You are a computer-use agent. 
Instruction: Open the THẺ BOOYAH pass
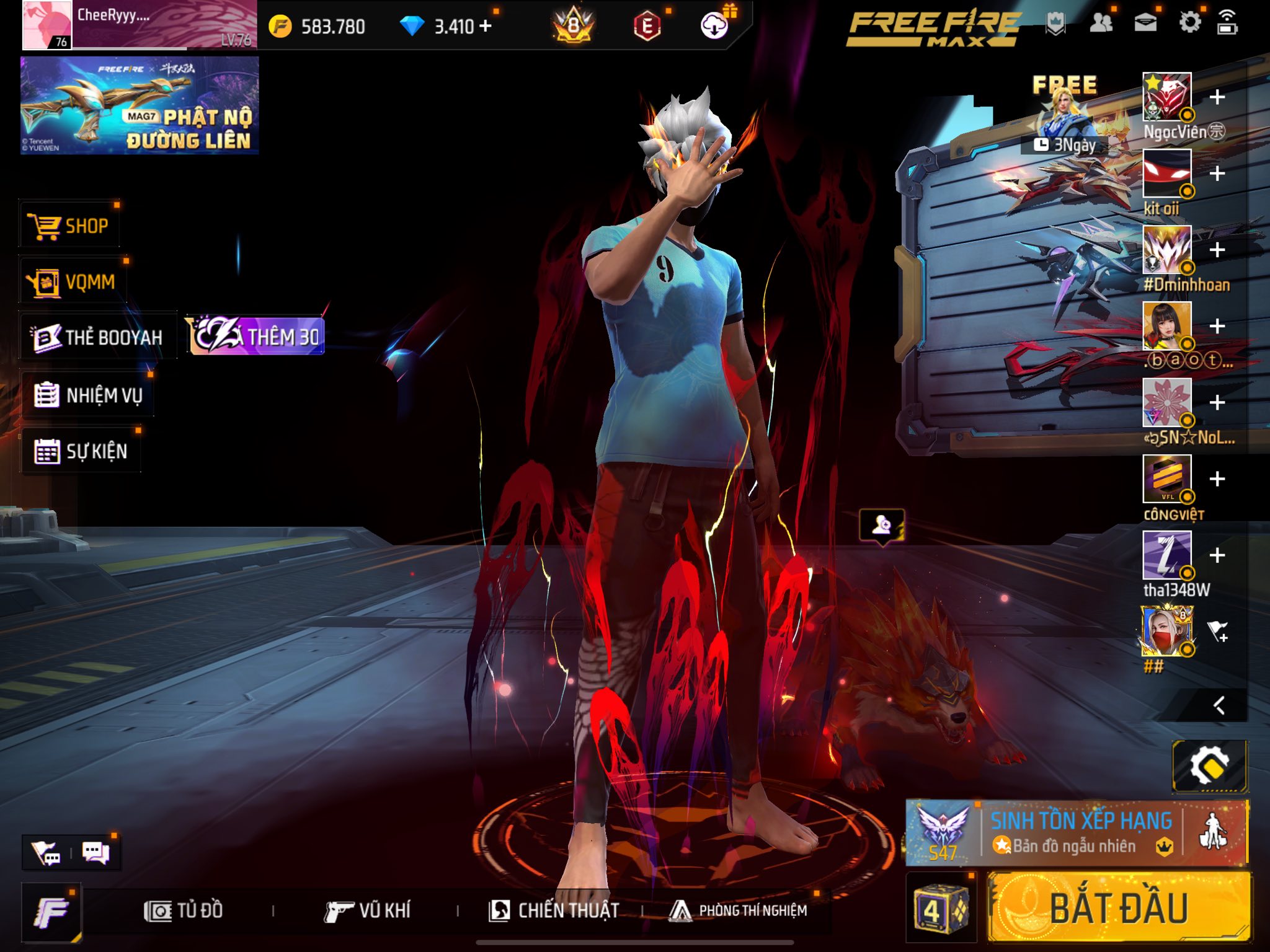(x=98, y=337)
